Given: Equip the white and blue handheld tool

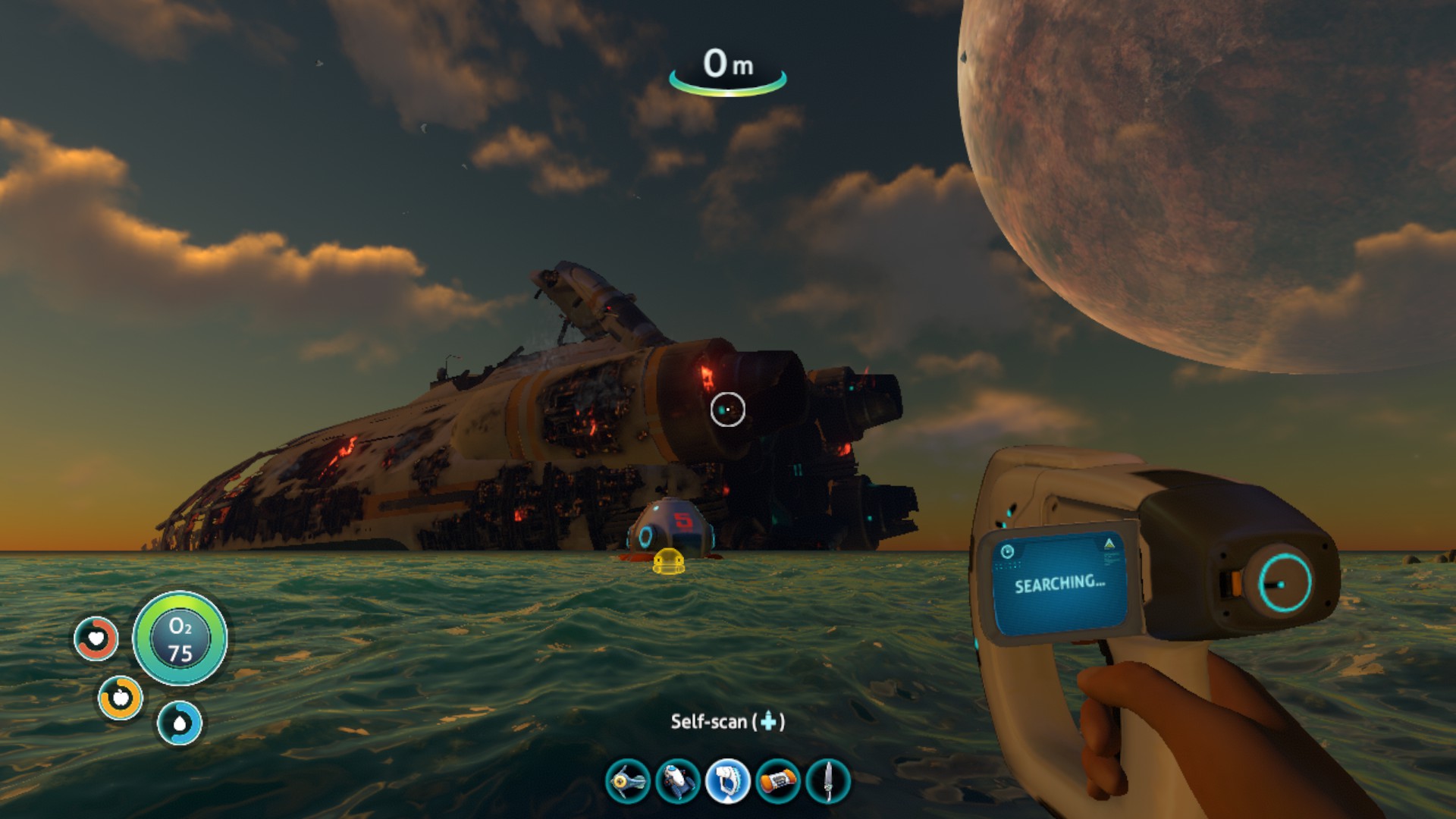Looking at the screenshot, I should 677,781.
